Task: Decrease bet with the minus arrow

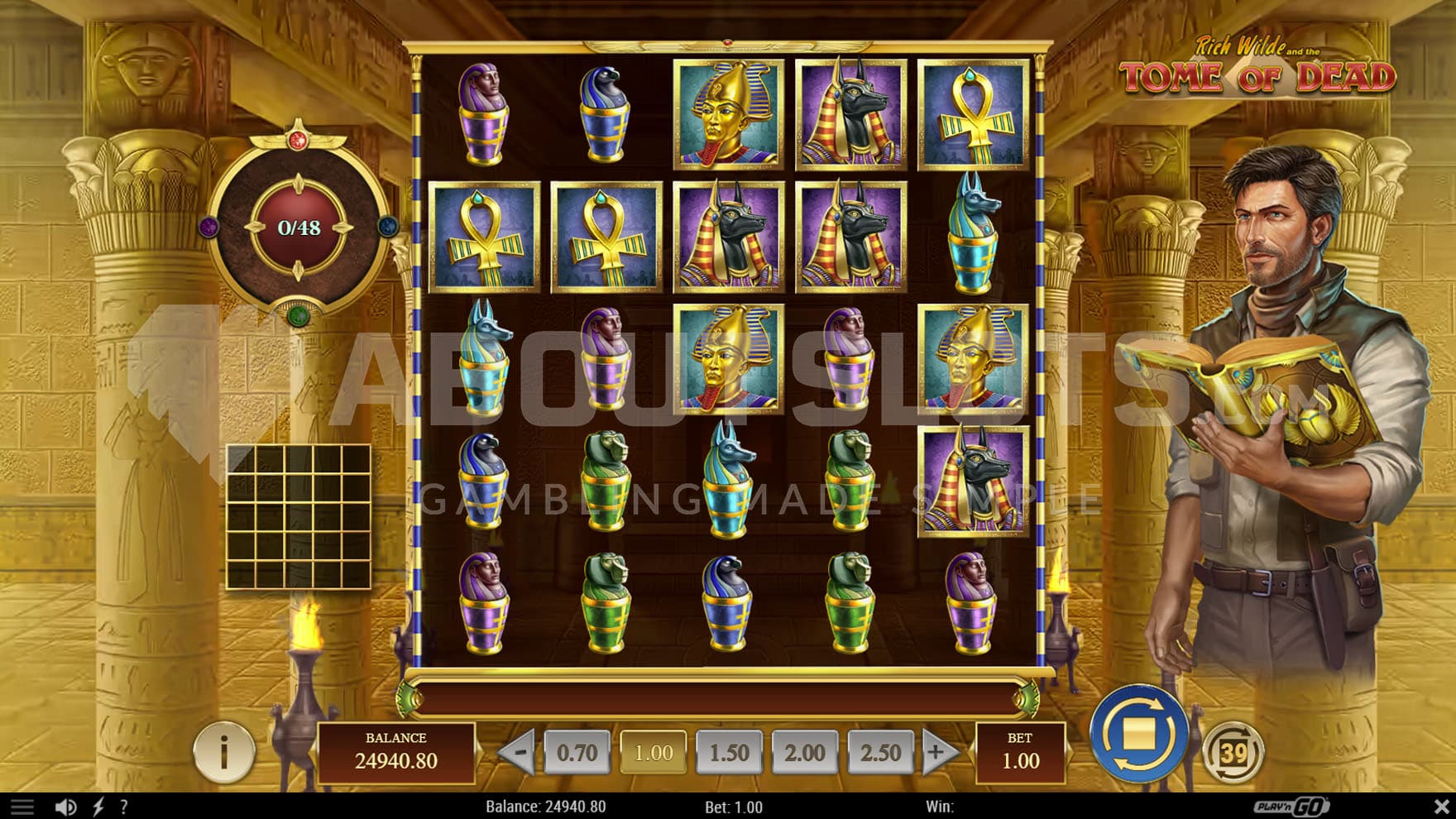Action: (519, 753)
